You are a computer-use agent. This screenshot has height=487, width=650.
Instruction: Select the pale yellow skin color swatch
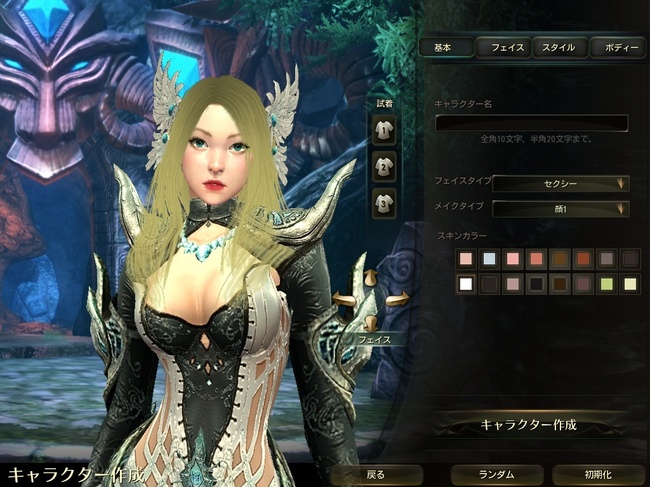tap(629, 284)
